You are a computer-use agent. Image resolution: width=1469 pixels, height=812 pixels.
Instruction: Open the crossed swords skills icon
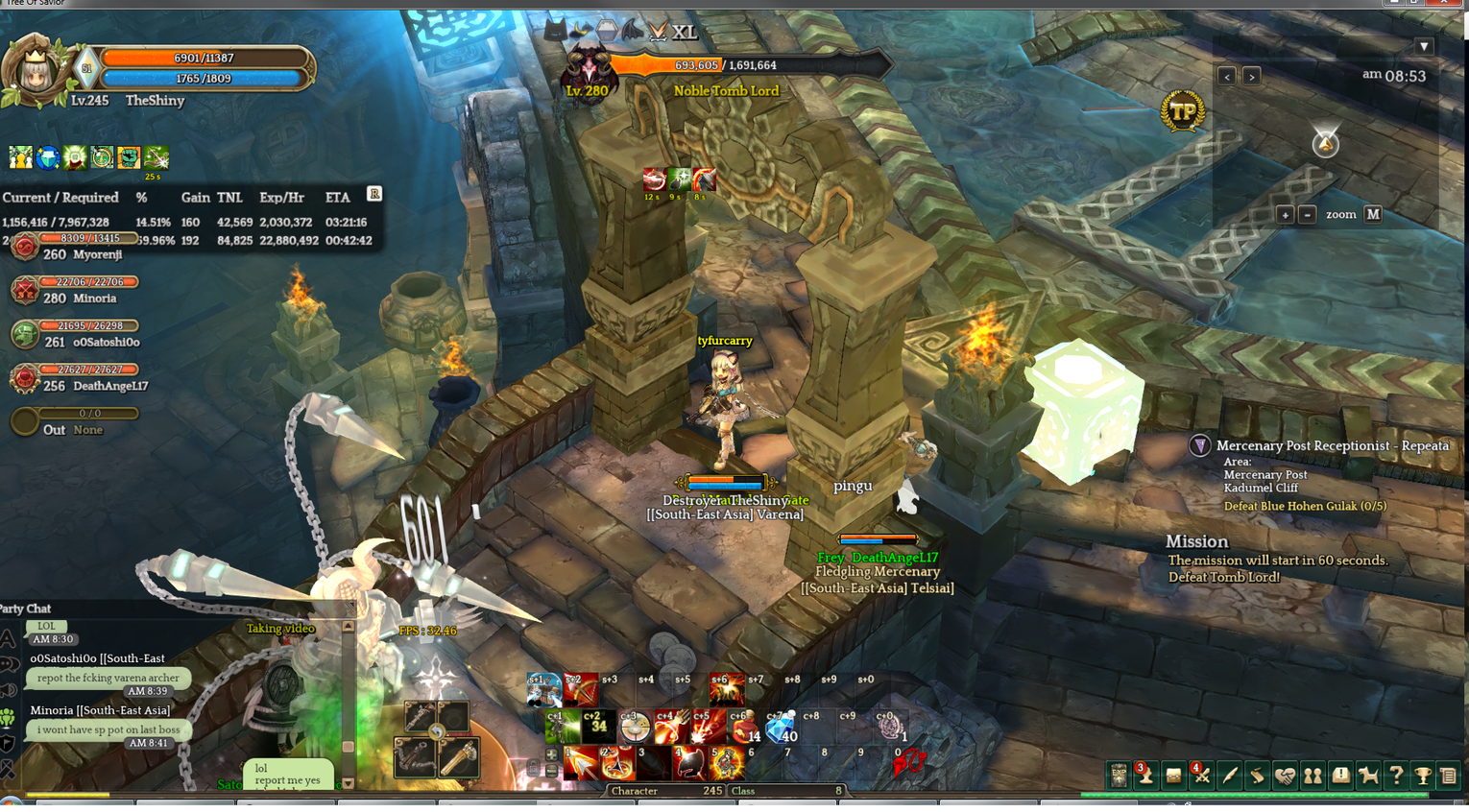coord(1201,776)
